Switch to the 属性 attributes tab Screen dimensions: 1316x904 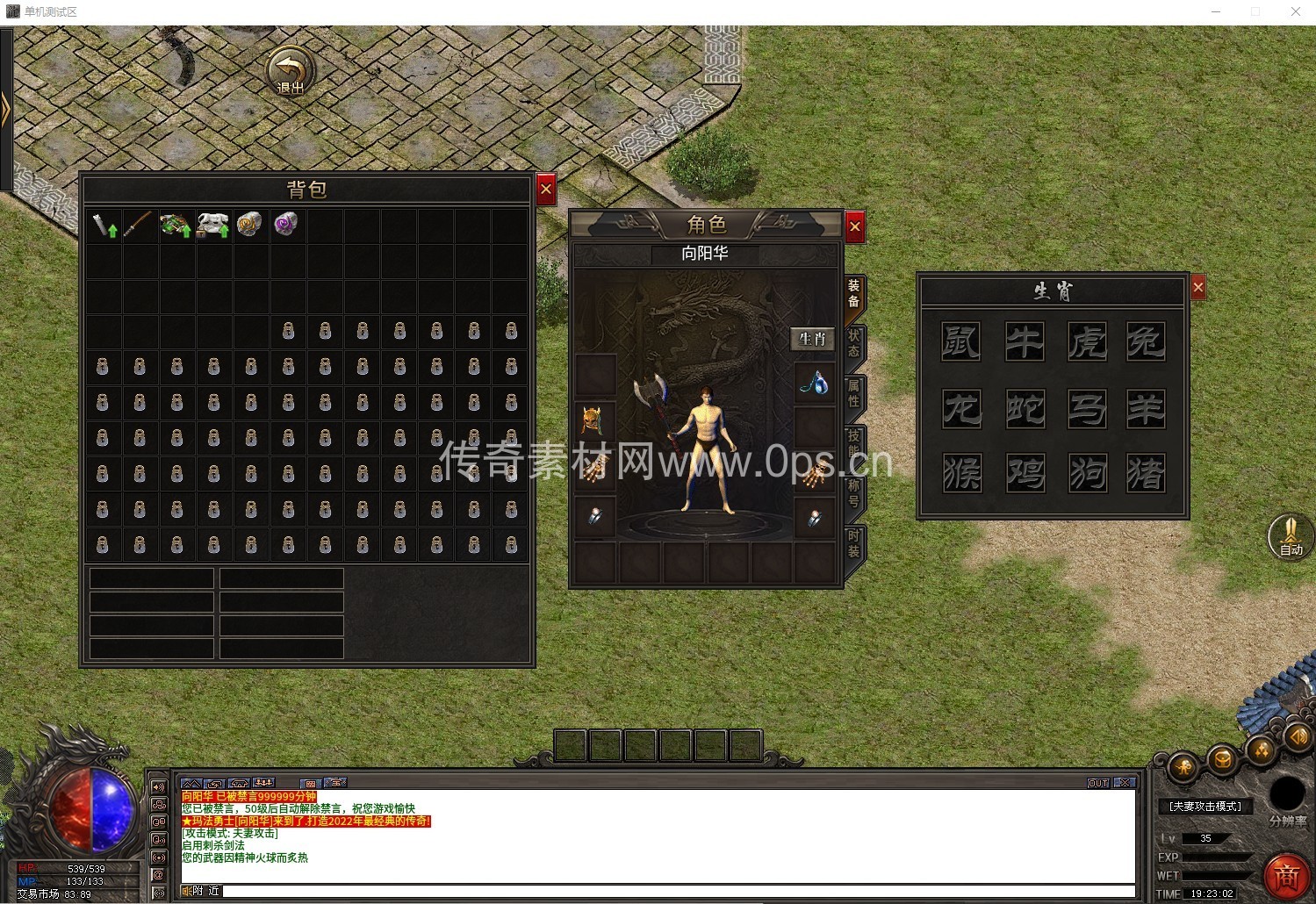click(853, 393)
